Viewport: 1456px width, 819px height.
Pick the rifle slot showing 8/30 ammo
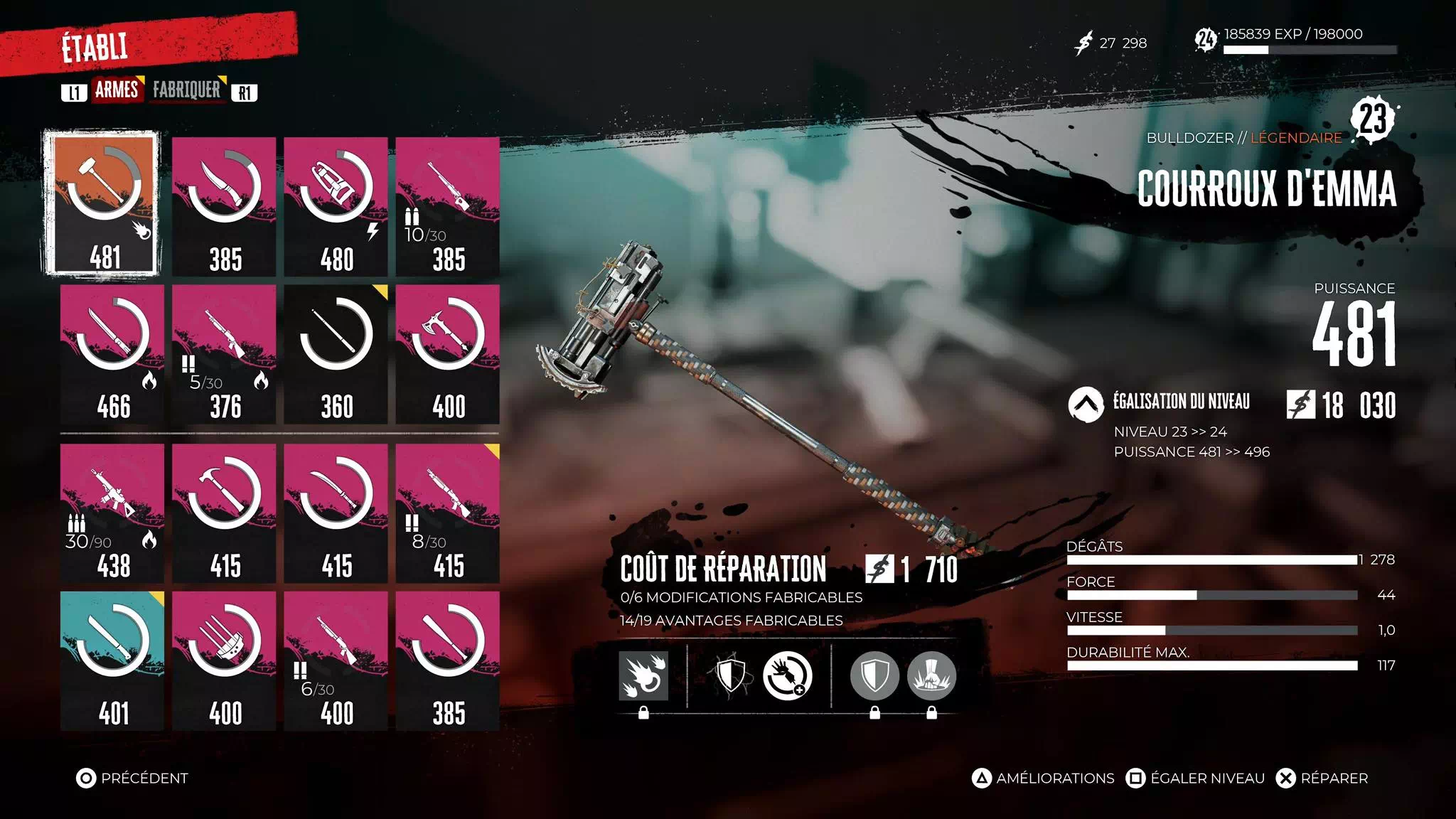[x=447, y=513]
